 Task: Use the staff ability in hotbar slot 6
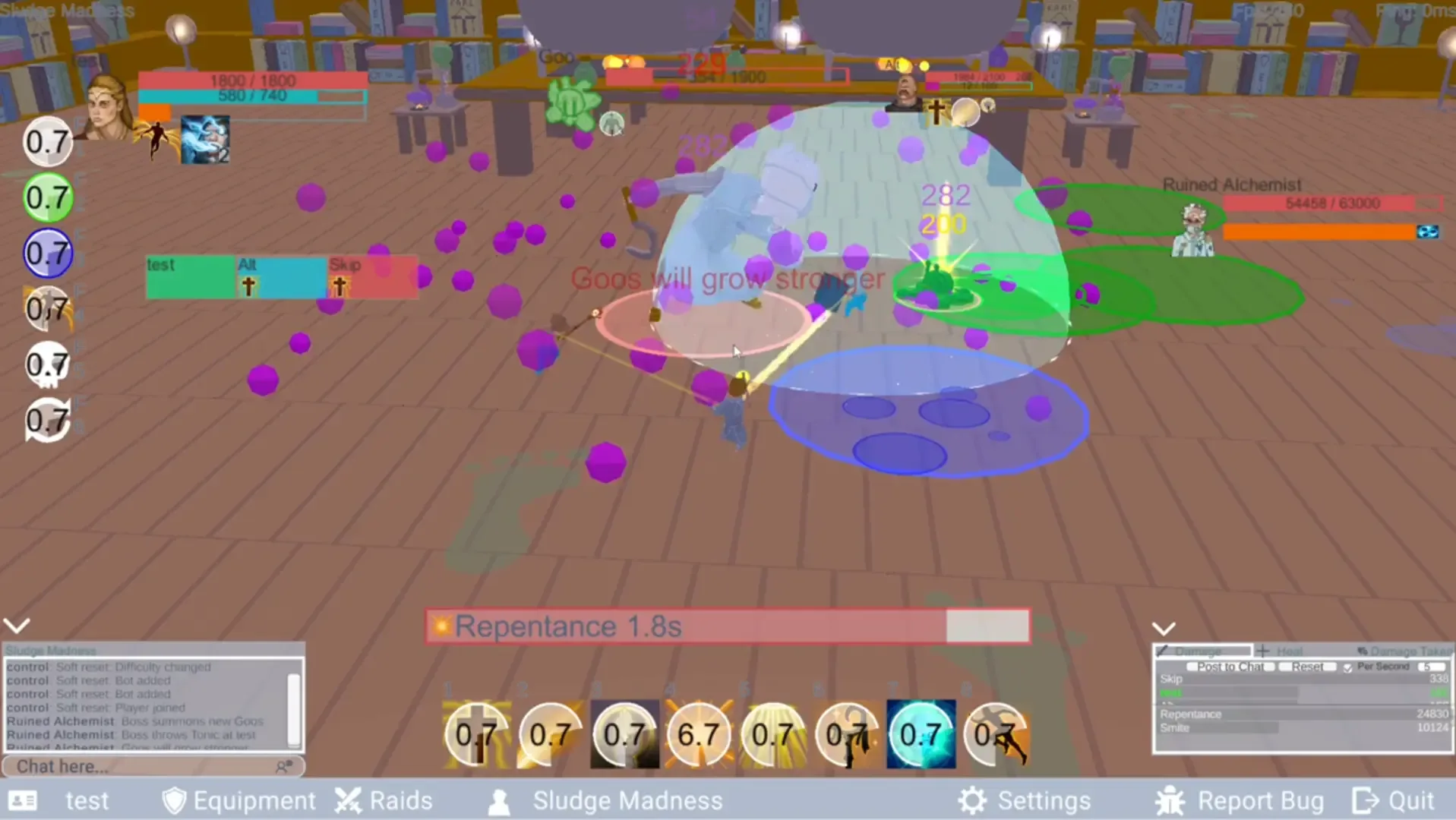click(x=847, y=733)
